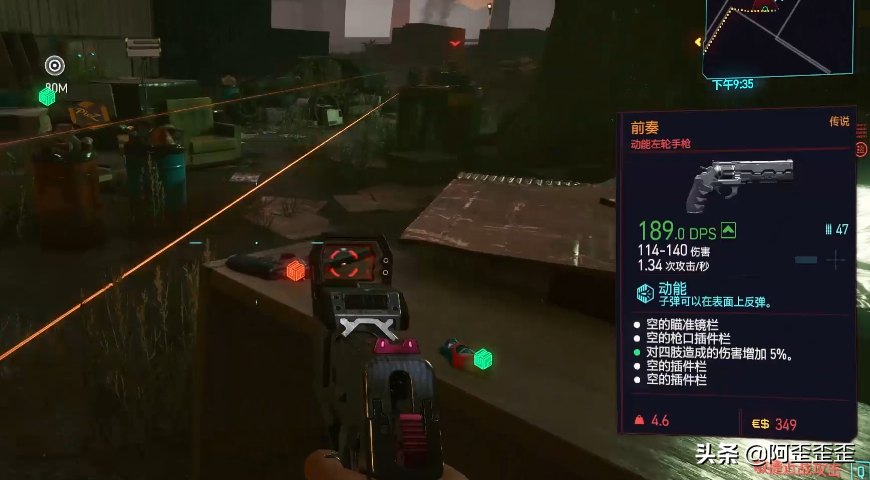Viewport: 870px width, 480px height.
Task: Click the 前奏 revolver image in tooltip
Action: tap(740, 181)
